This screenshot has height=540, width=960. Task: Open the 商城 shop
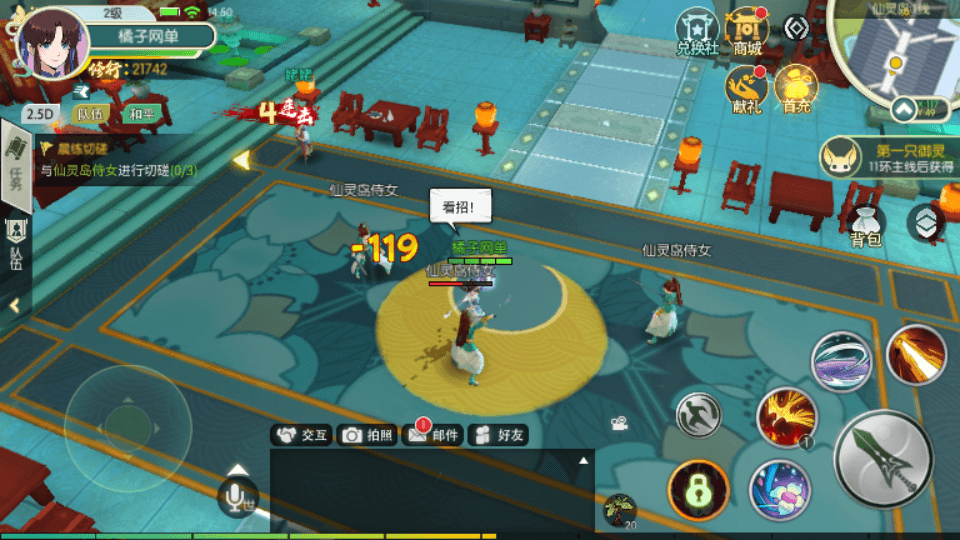pos(747,32)
